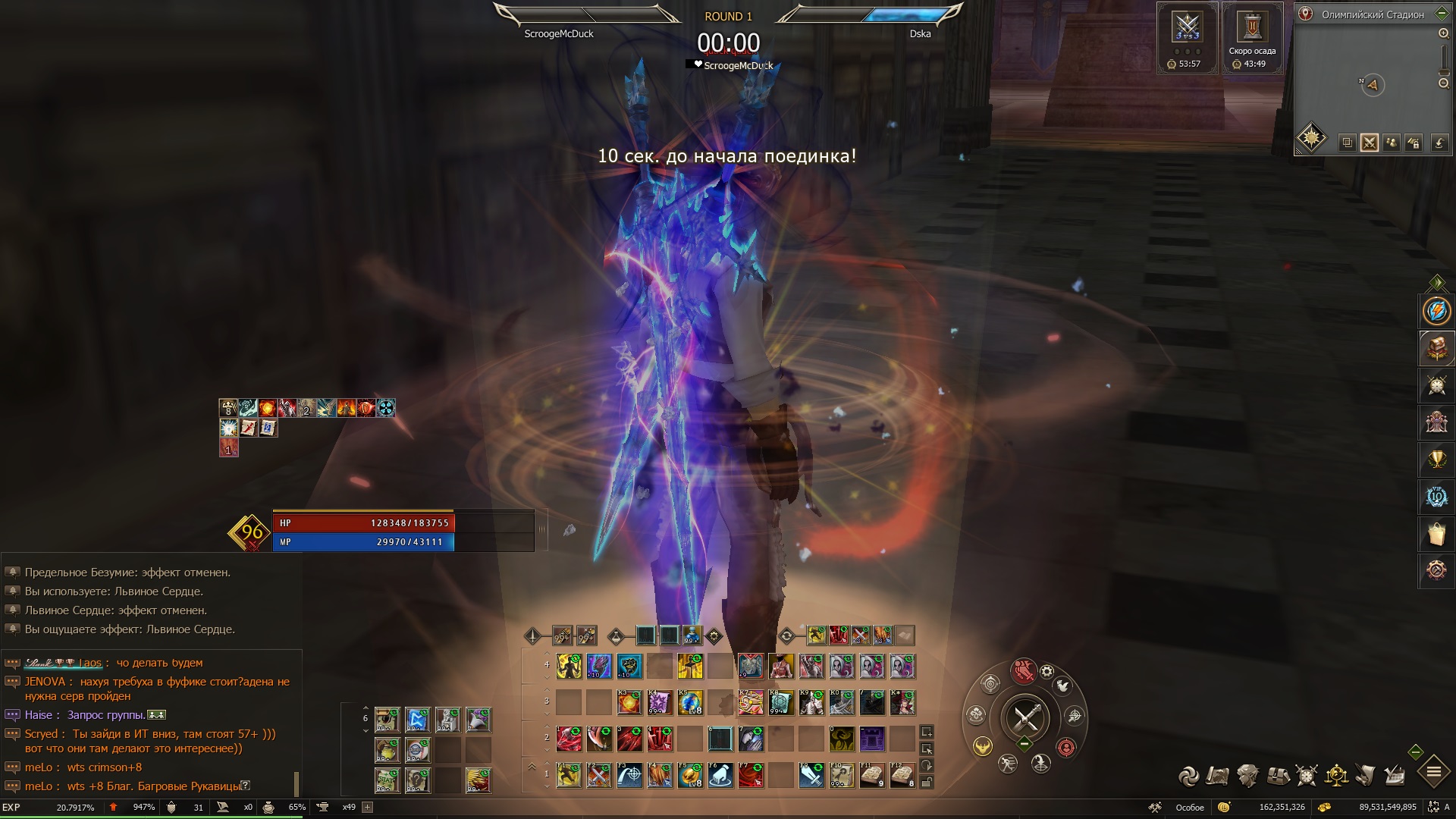
Task: Open the inventory chest icon
Action: [x=1279, y=776]
